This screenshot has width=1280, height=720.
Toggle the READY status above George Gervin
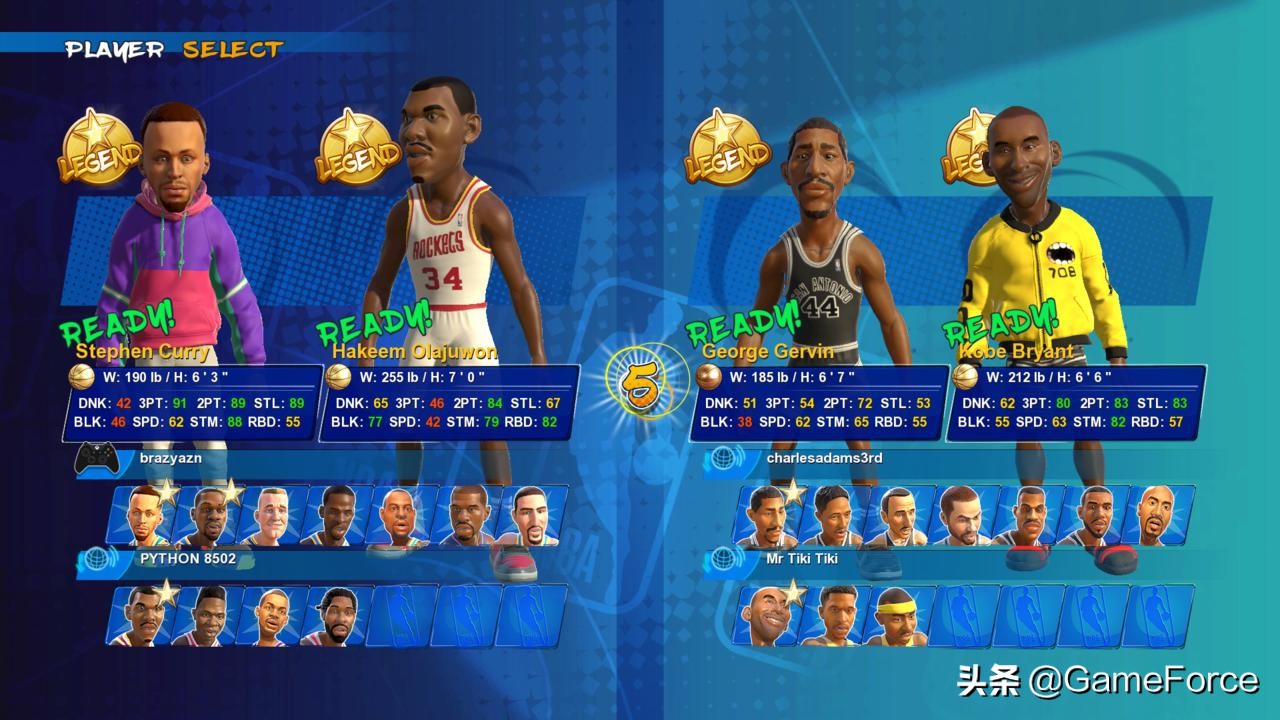tap(742, 325)
